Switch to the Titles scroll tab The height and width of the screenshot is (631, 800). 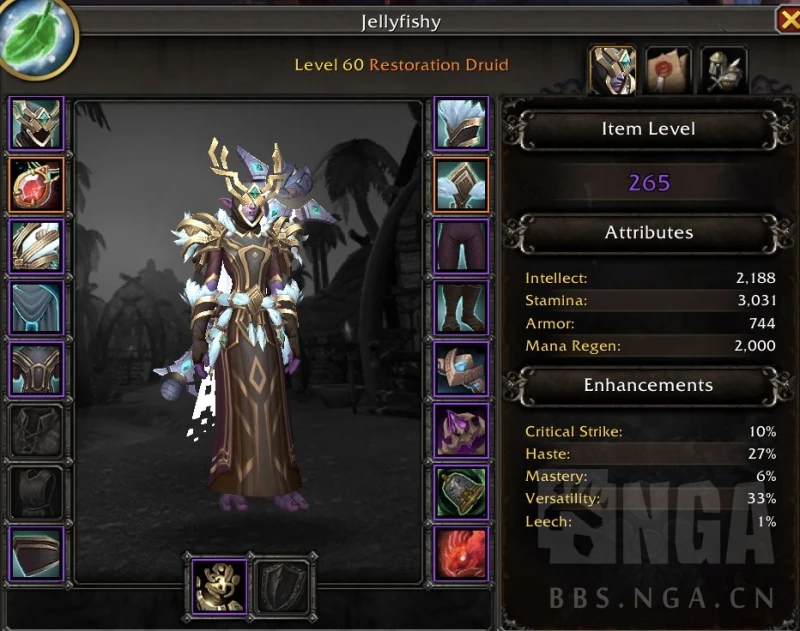tap(668, 68)
